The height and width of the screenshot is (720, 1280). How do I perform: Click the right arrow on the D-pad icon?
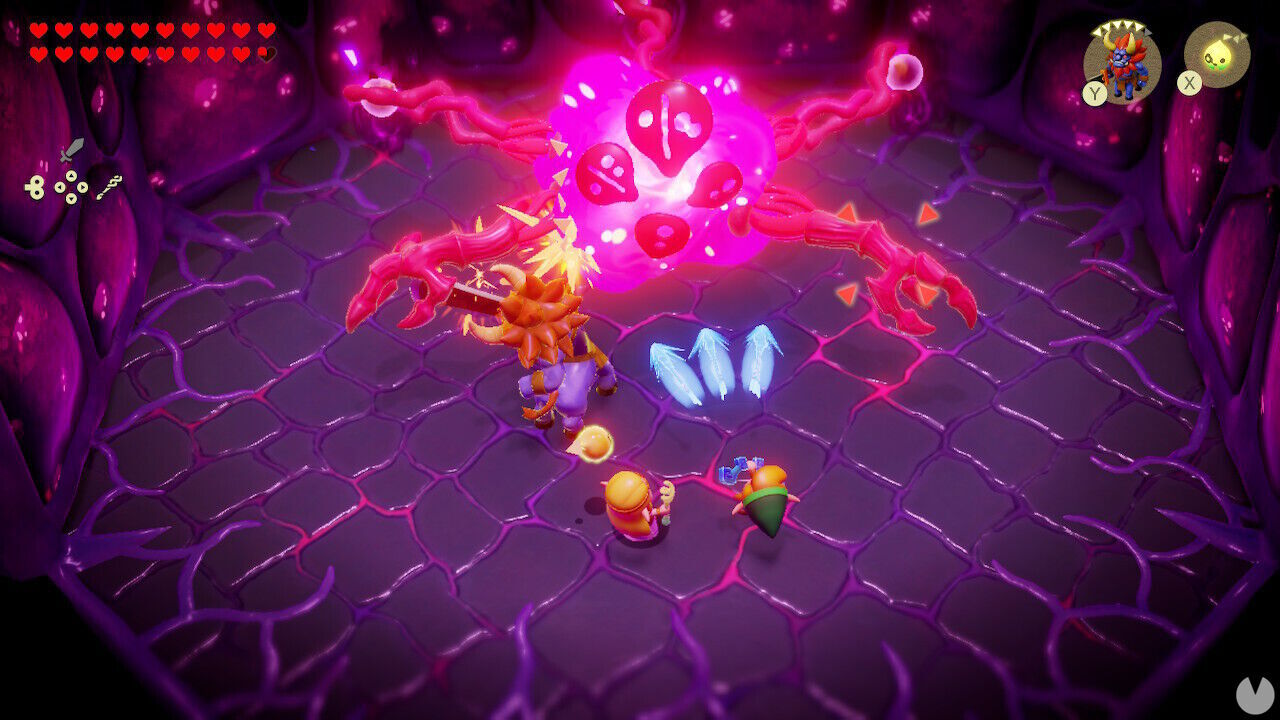click(82, 186)
